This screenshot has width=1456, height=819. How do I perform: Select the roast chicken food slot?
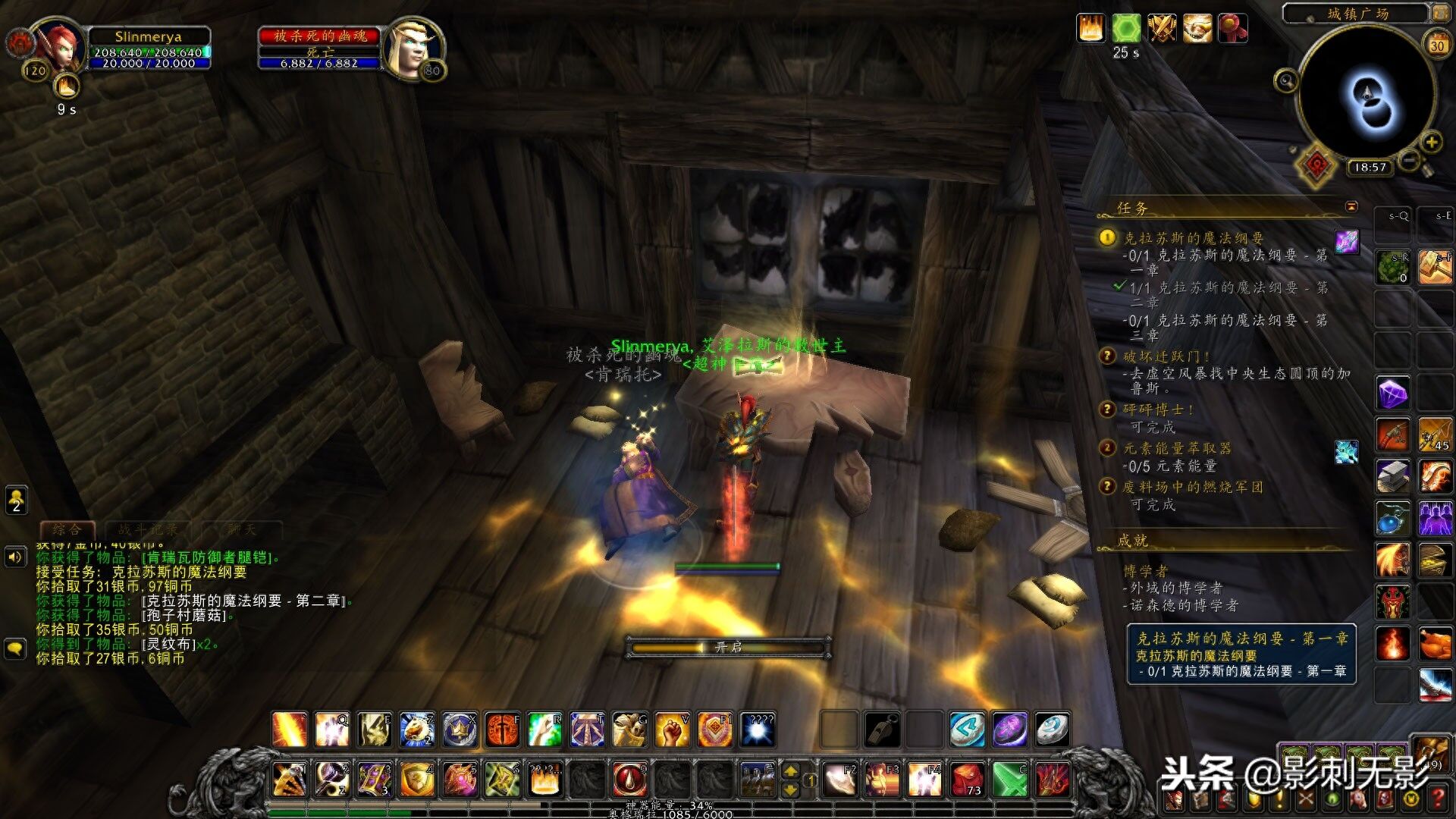[x=1435, y=645]
